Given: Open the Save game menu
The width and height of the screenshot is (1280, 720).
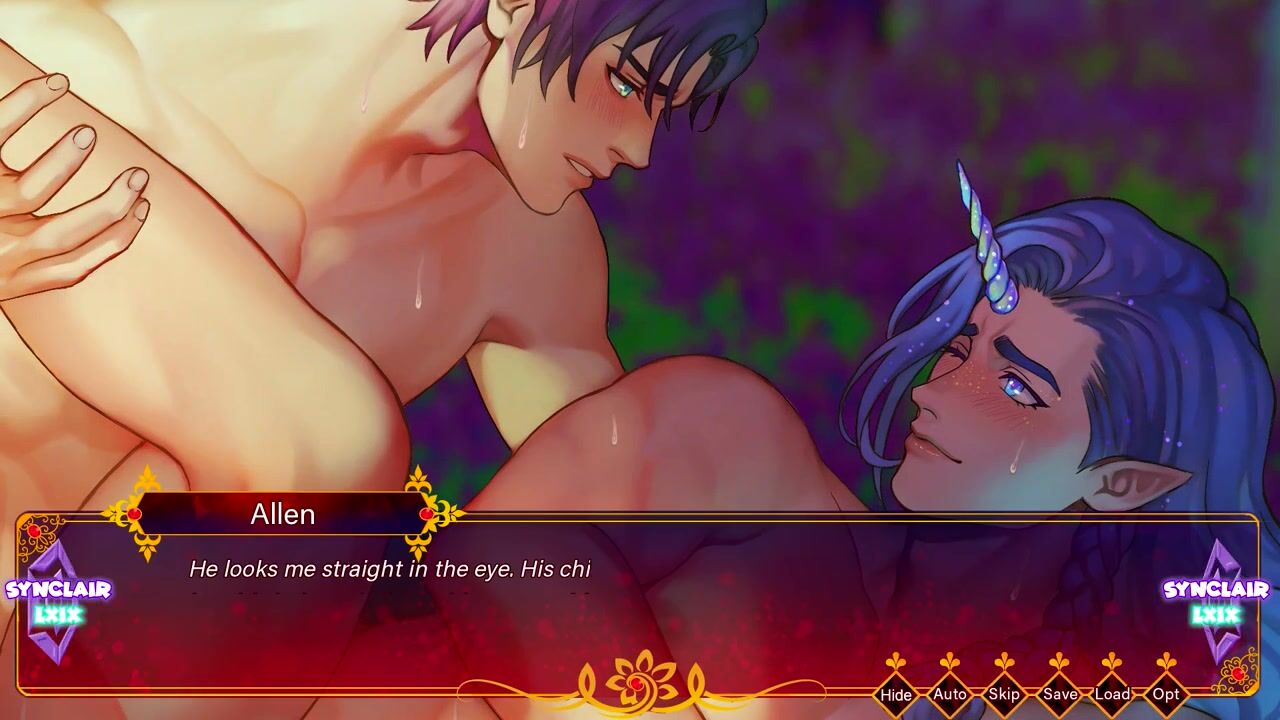Looking at the screenshot, I should point(1059,693).
